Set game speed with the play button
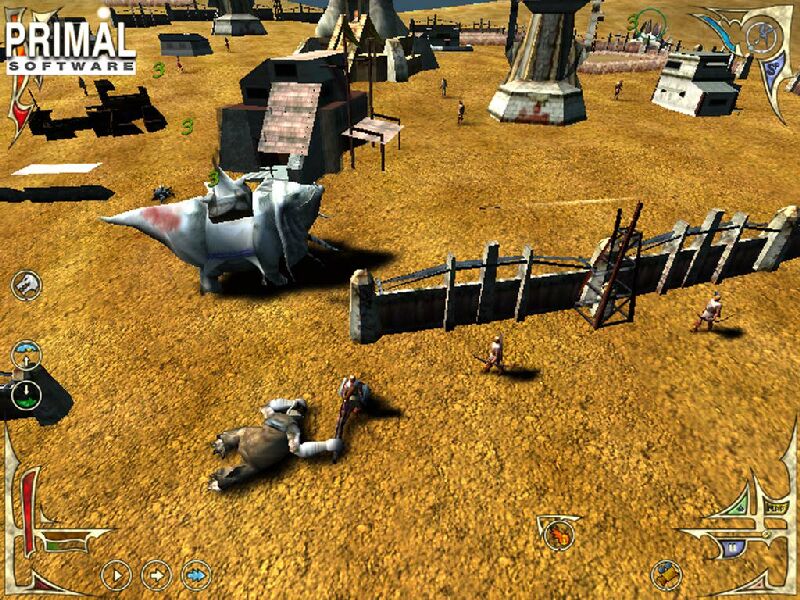This screenshot has height=600, width=800. pos(116,574)
